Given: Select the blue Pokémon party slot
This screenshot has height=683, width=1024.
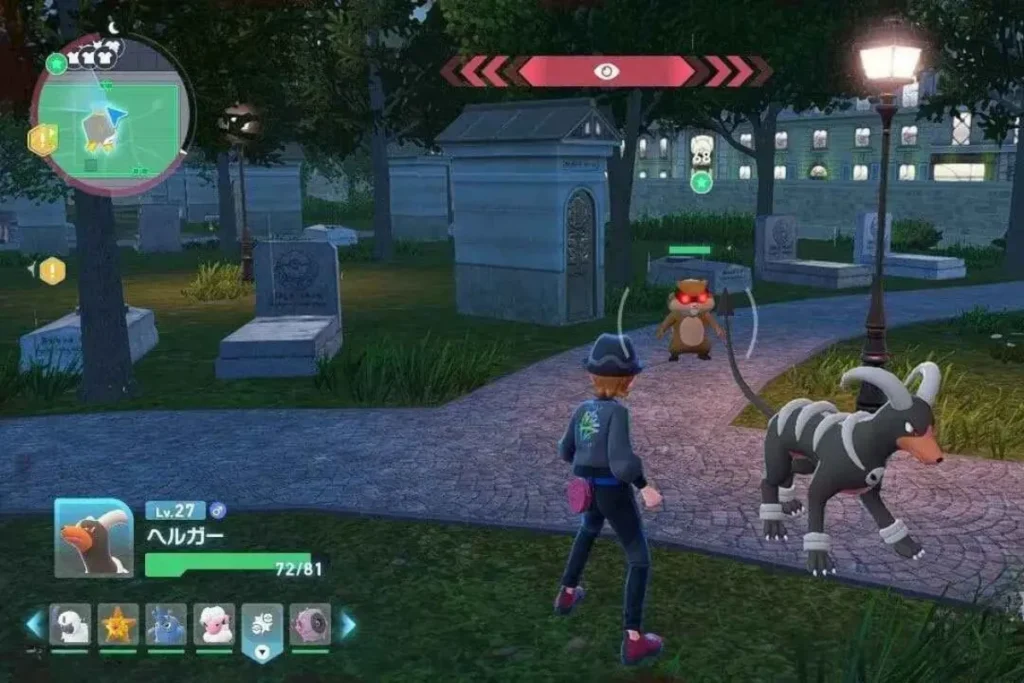Looking at the screenshot, I should coord(166,624).
